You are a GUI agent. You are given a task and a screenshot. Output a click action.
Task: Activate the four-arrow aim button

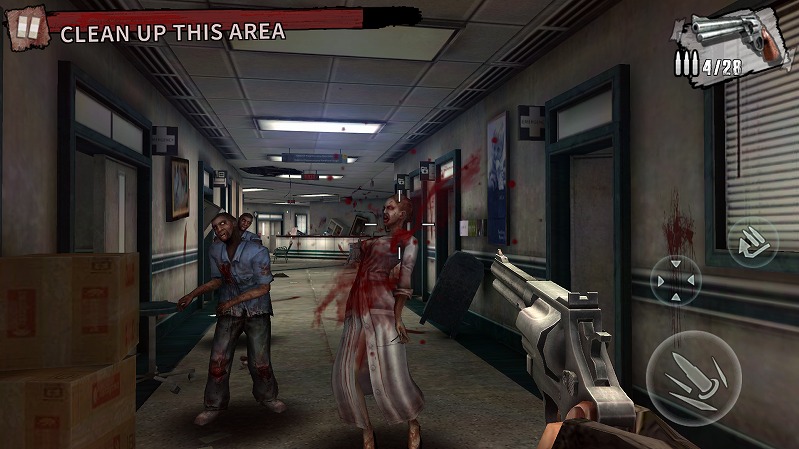click(x=676, y=281)
